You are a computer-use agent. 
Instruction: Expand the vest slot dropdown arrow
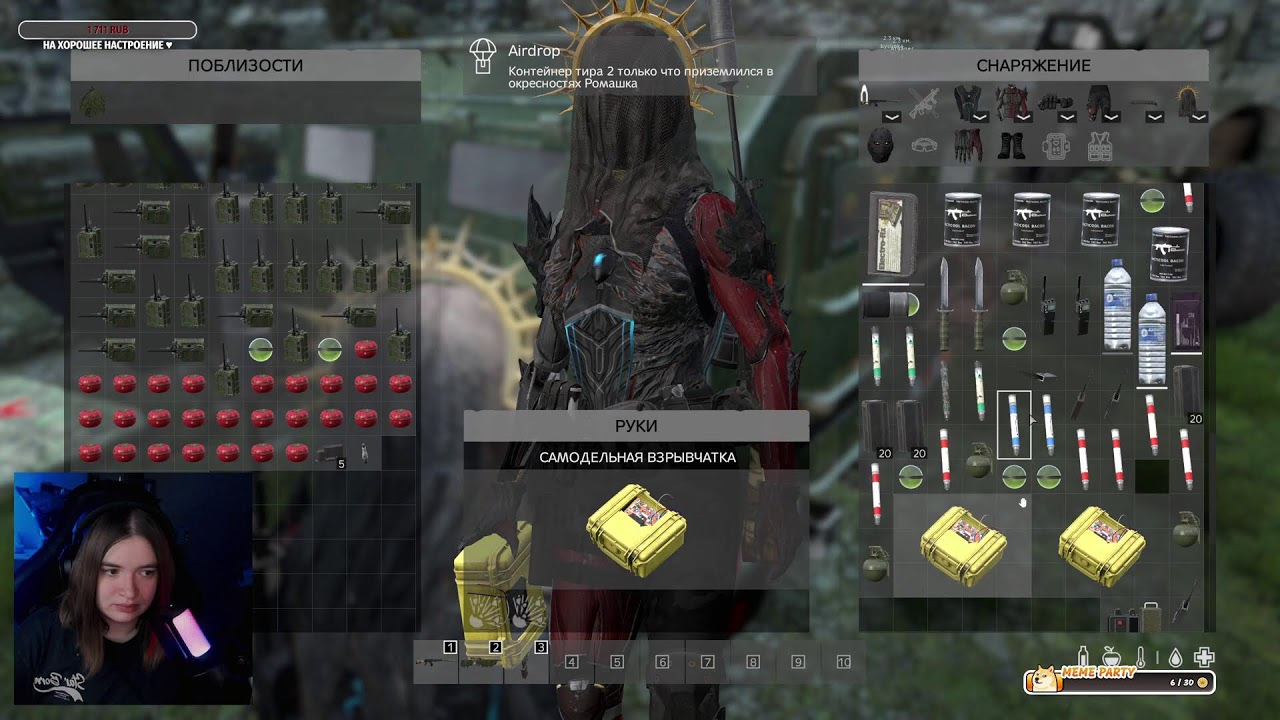point(979,117)
